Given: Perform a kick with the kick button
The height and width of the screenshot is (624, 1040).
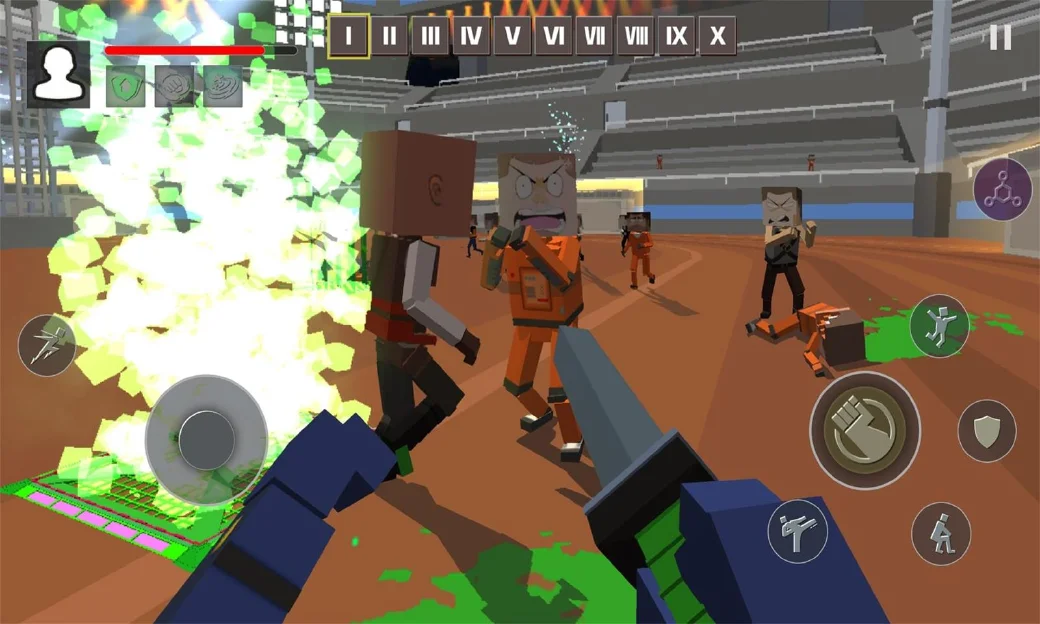Looking at the screenshot, I should click(797, 531).
